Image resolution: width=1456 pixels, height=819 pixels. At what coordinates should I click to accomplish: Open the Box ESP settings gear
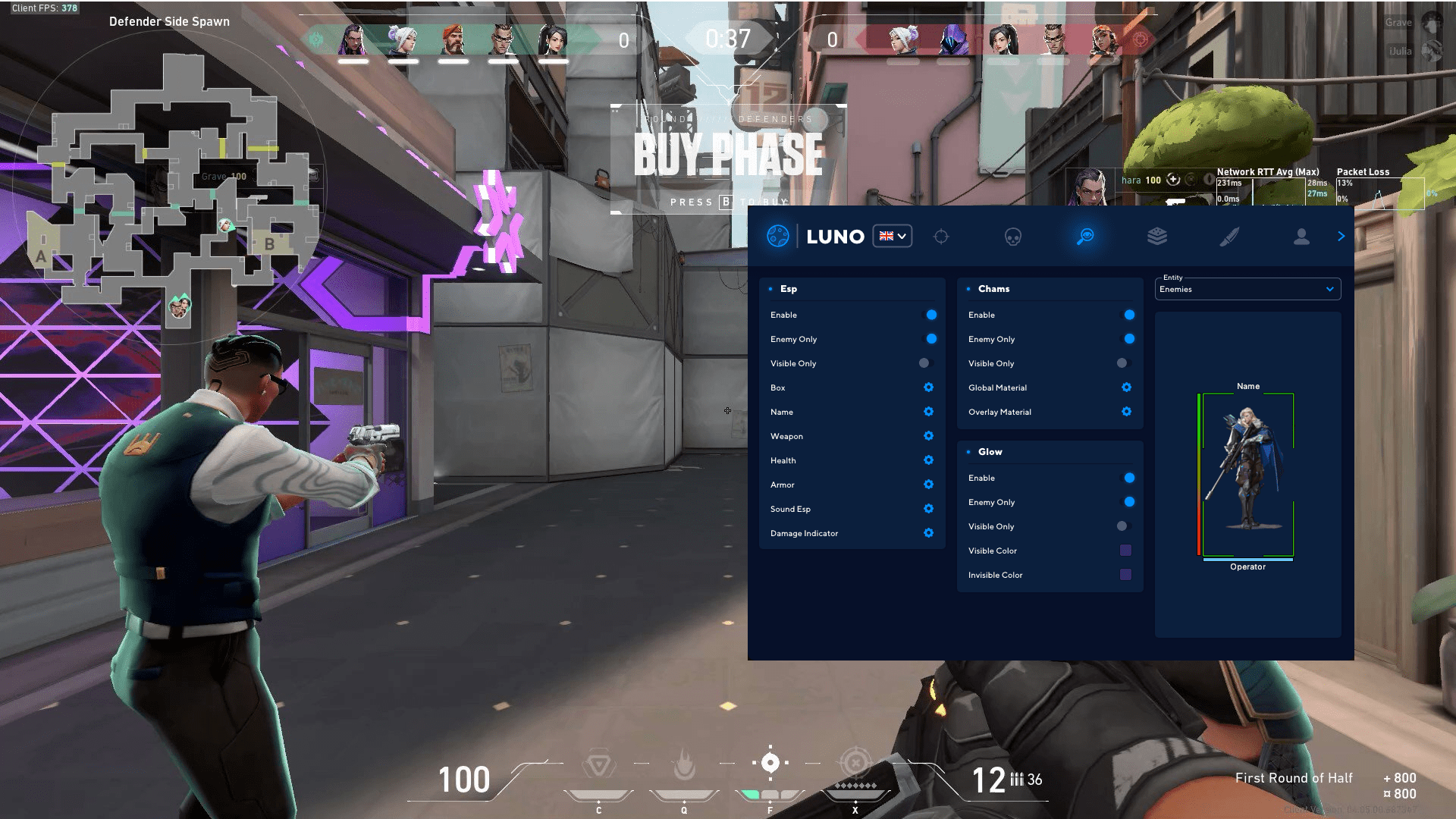tap(928, 388)
